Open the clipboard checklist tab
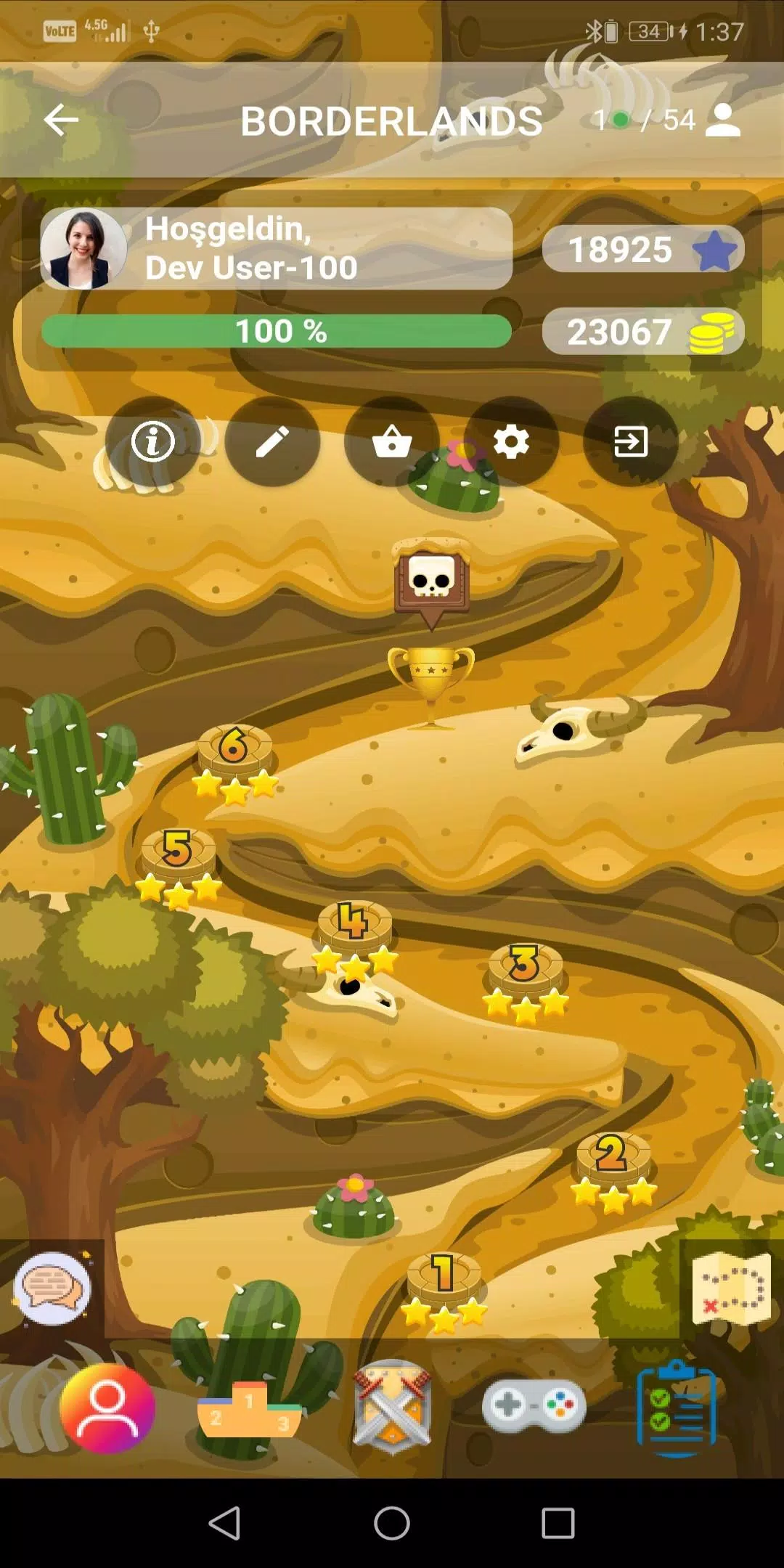The height and width of the screenshot is (1568, 784). click(x=676, y=1408)
